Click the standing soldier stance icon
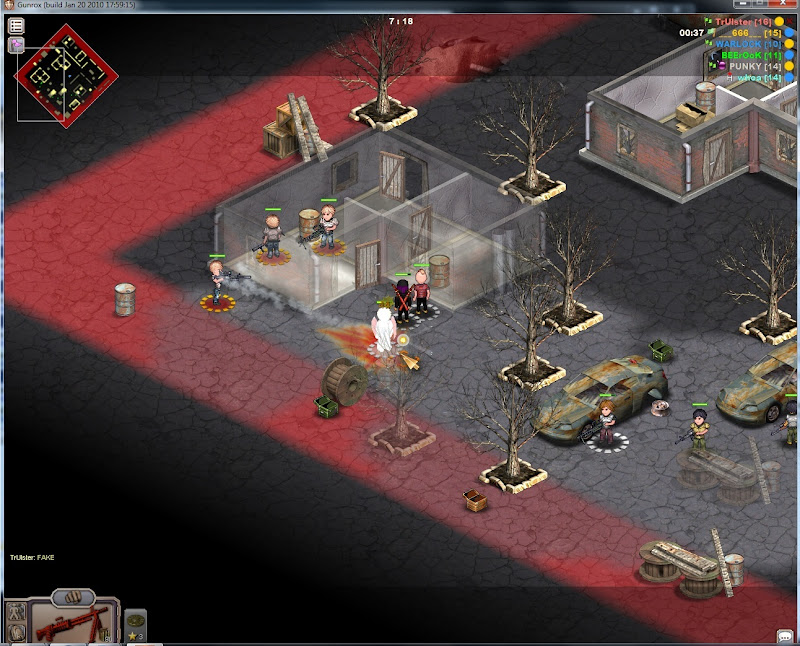800x646 pixels. coord(15,612)
